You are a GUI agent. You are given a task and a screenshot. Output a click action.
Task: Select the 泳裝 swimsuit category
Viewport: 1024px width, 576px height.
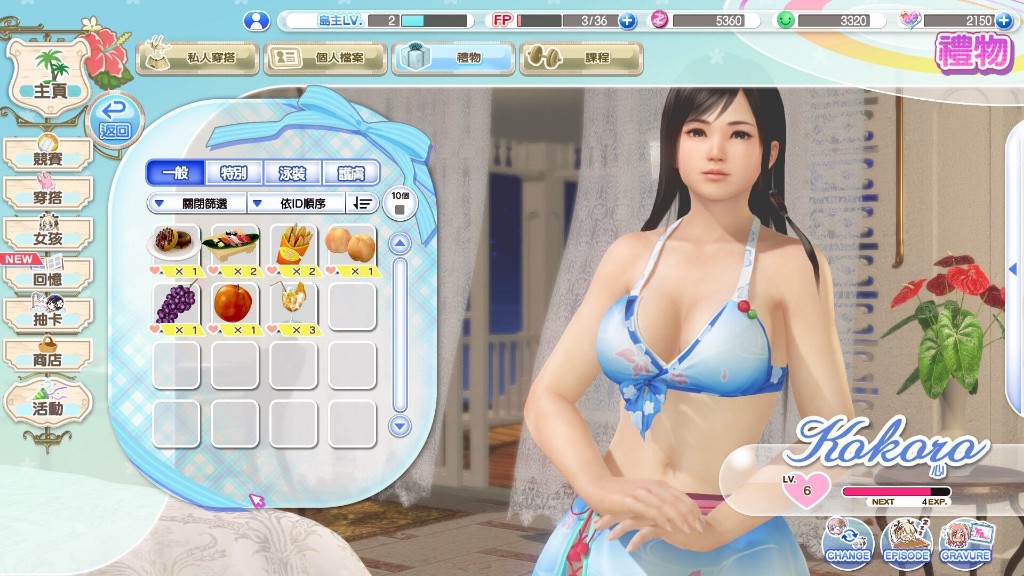point(292,173)
